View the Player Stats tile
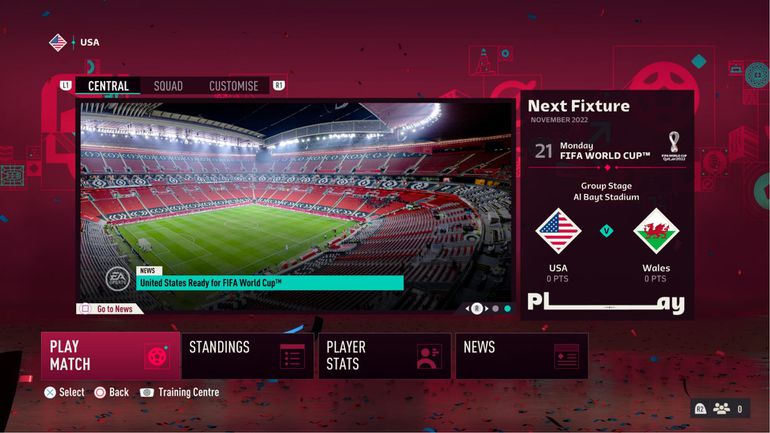 pyautogui.click(x=384, y=355)
